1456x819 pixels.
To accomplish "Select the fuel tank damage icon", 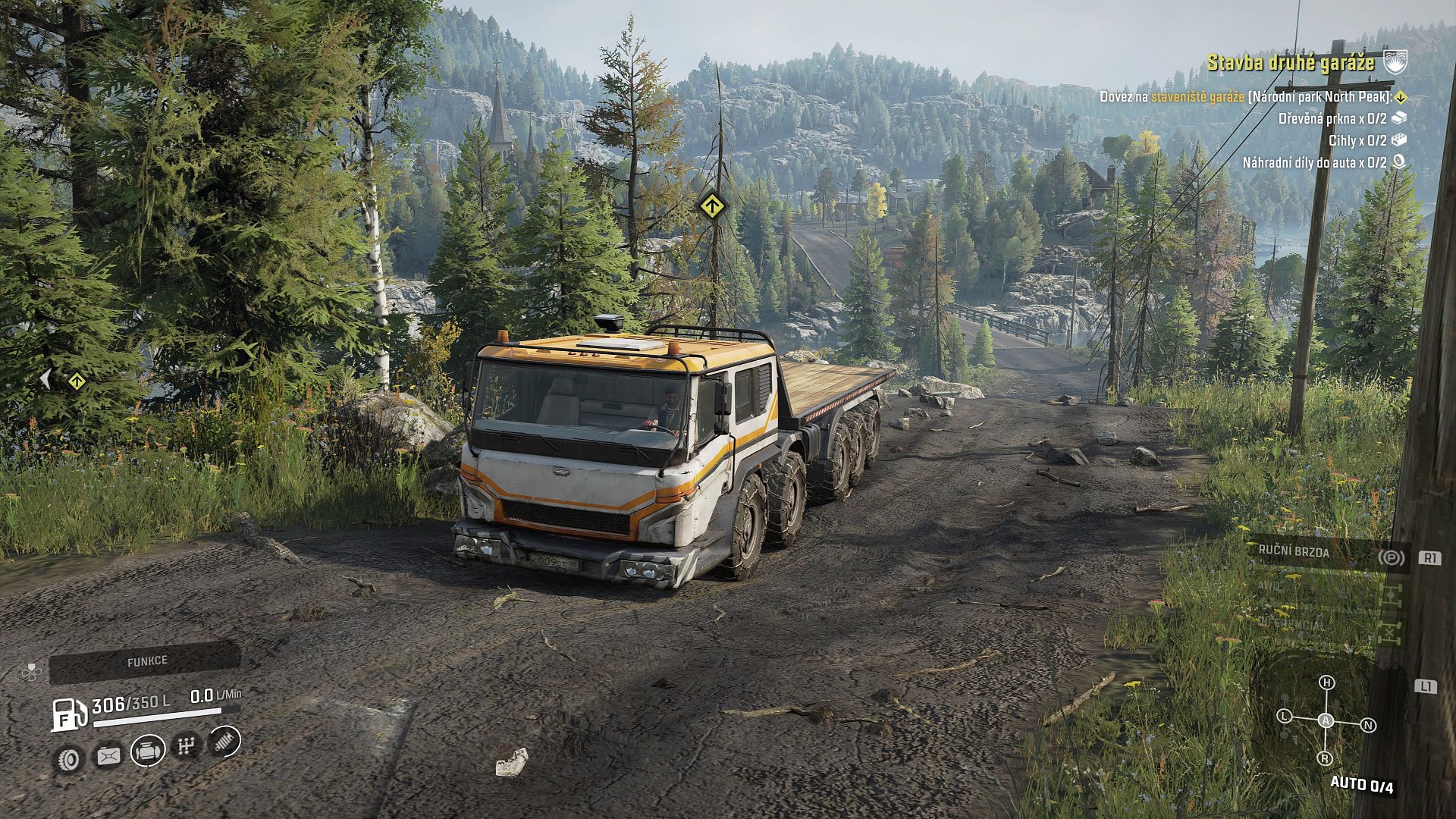I will (108, 755).
